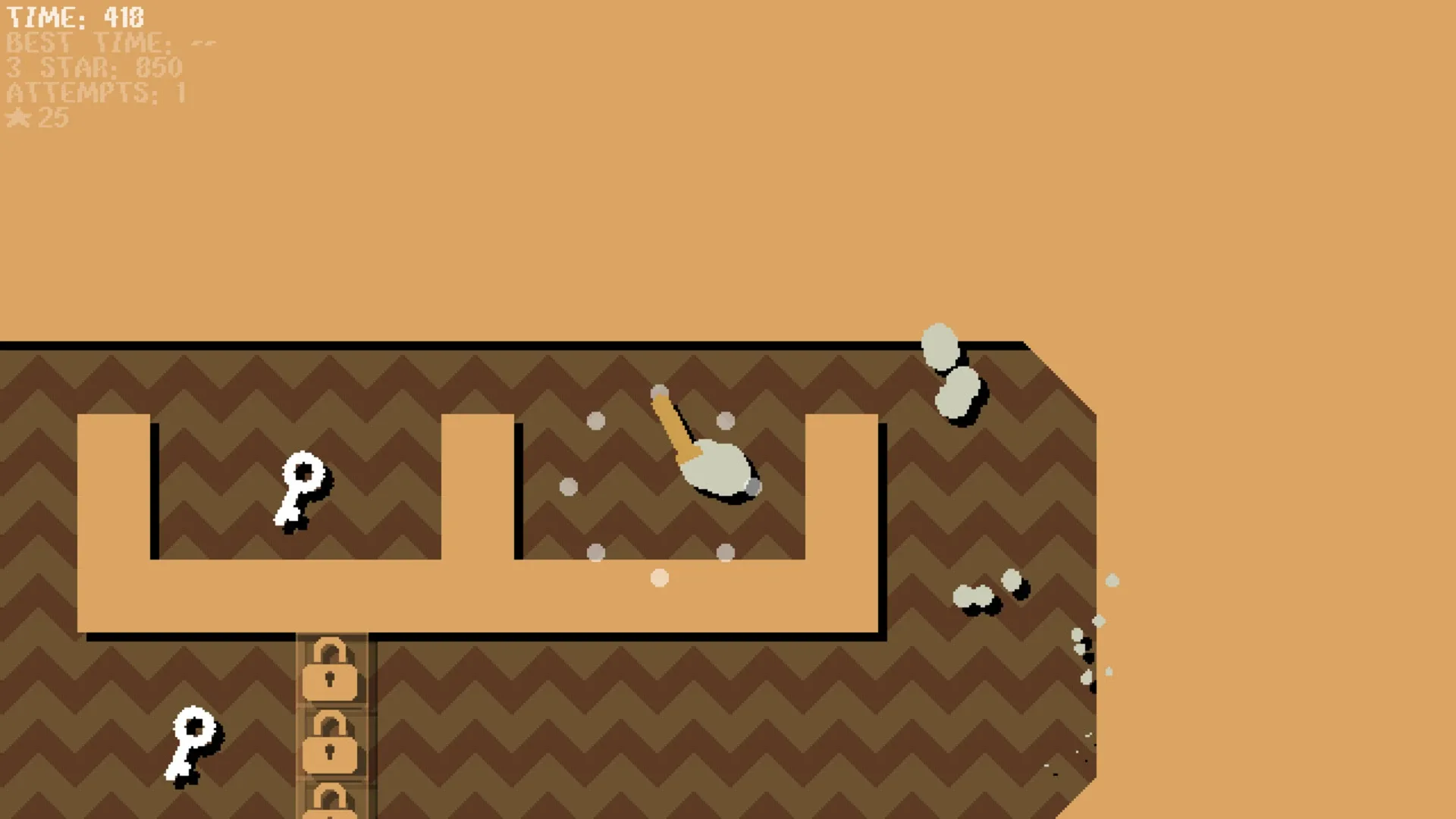Image resolution: width=1456 pixels, height=819 pixels.
Task: Select the key near the bottom-left corner
Action: point(192,744)
